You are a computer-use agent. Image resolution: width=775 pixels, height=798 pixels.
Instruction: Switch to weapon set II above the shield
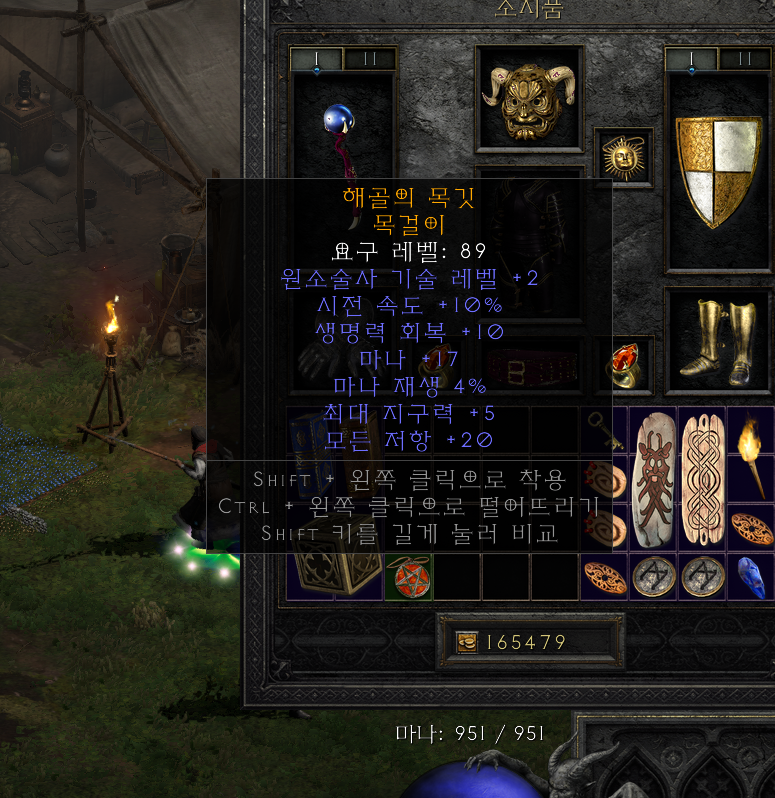[x=745, y=59]
